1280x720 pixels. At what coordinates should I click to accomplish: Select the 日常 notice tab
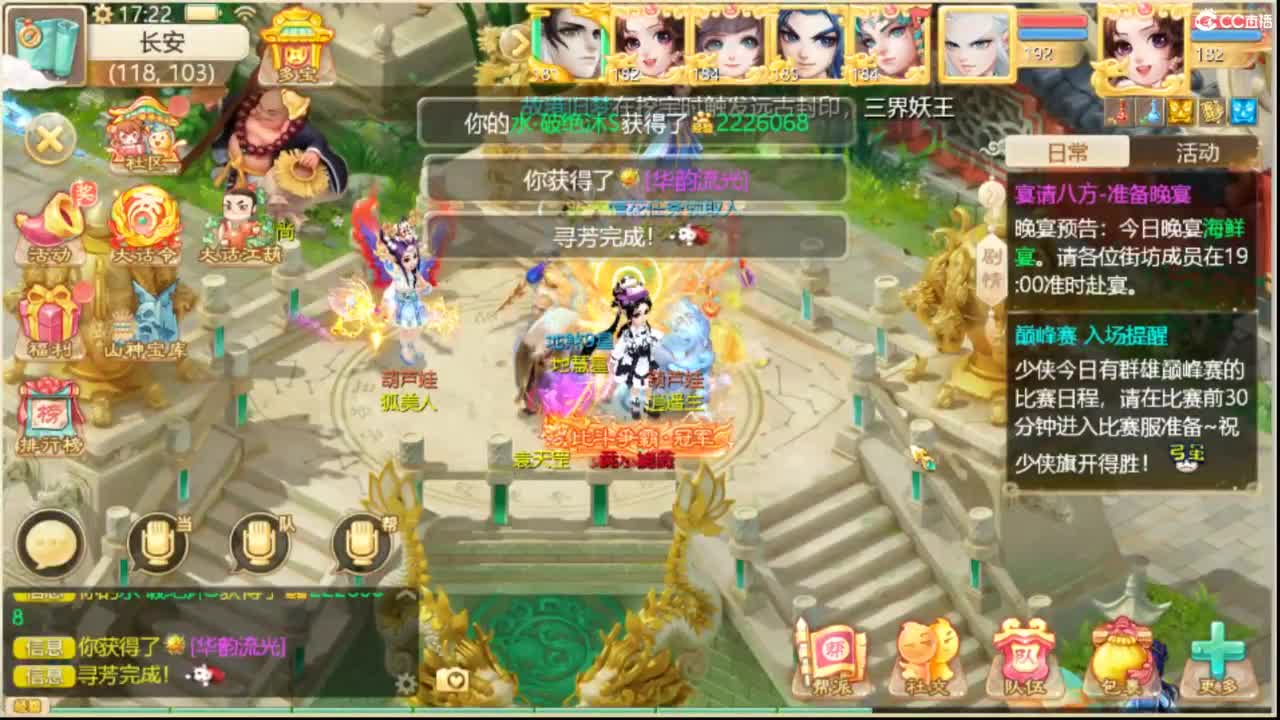click(x=1067, y=150)
